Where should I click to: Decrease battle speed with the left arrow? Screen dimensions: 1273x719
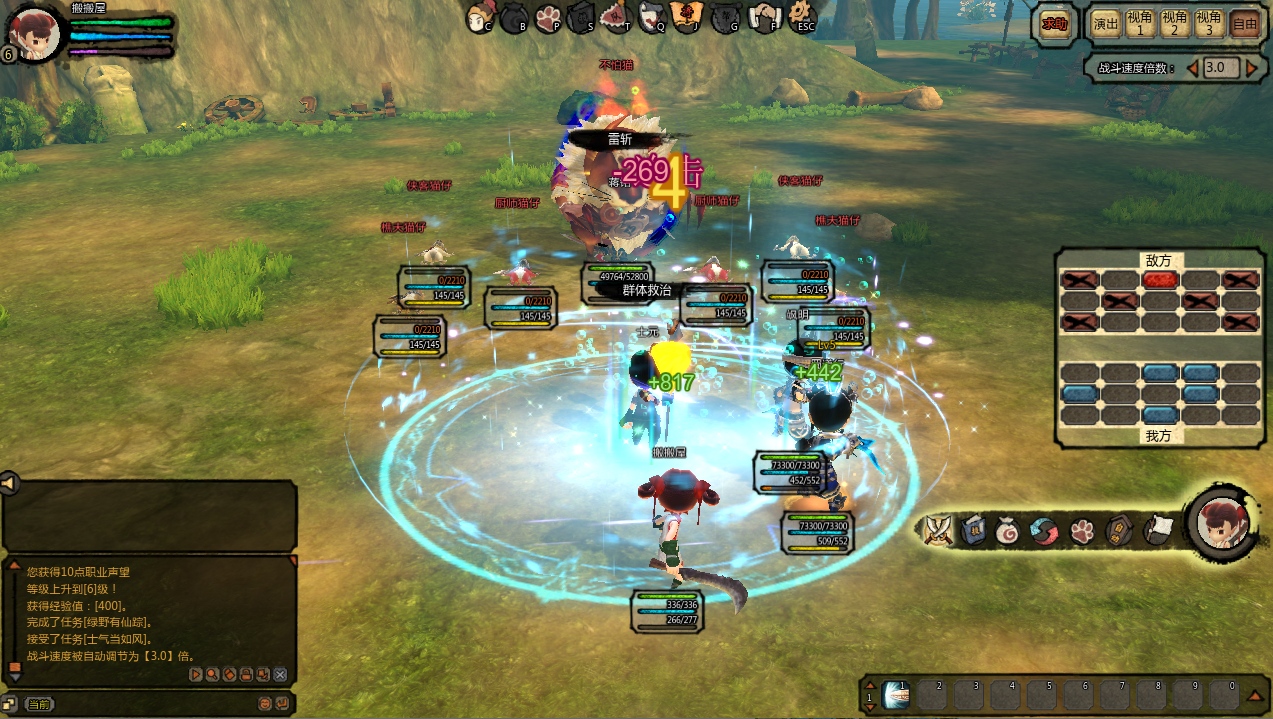(x=1192, y=68)
